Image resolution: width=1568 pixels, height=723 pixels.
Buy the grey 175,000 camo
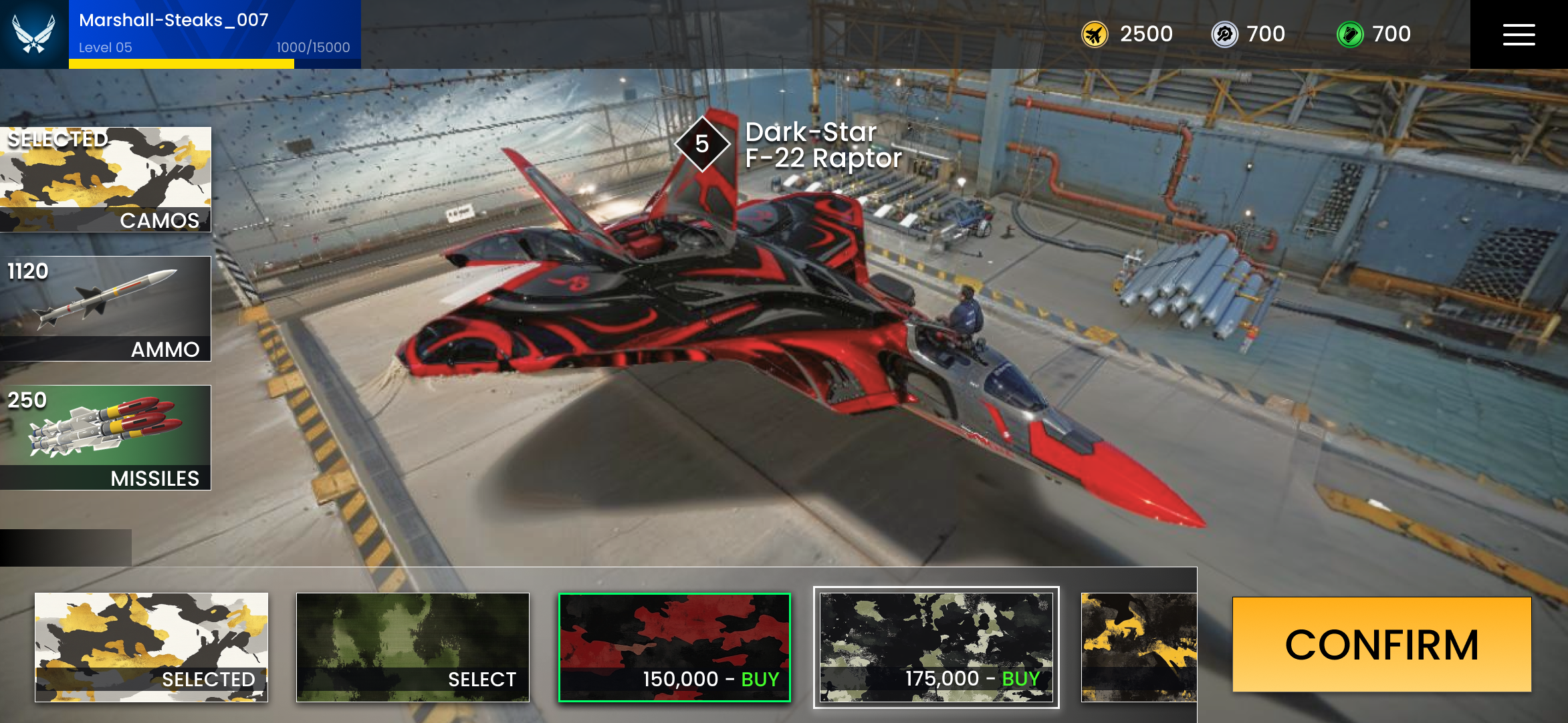coord(936,647)
